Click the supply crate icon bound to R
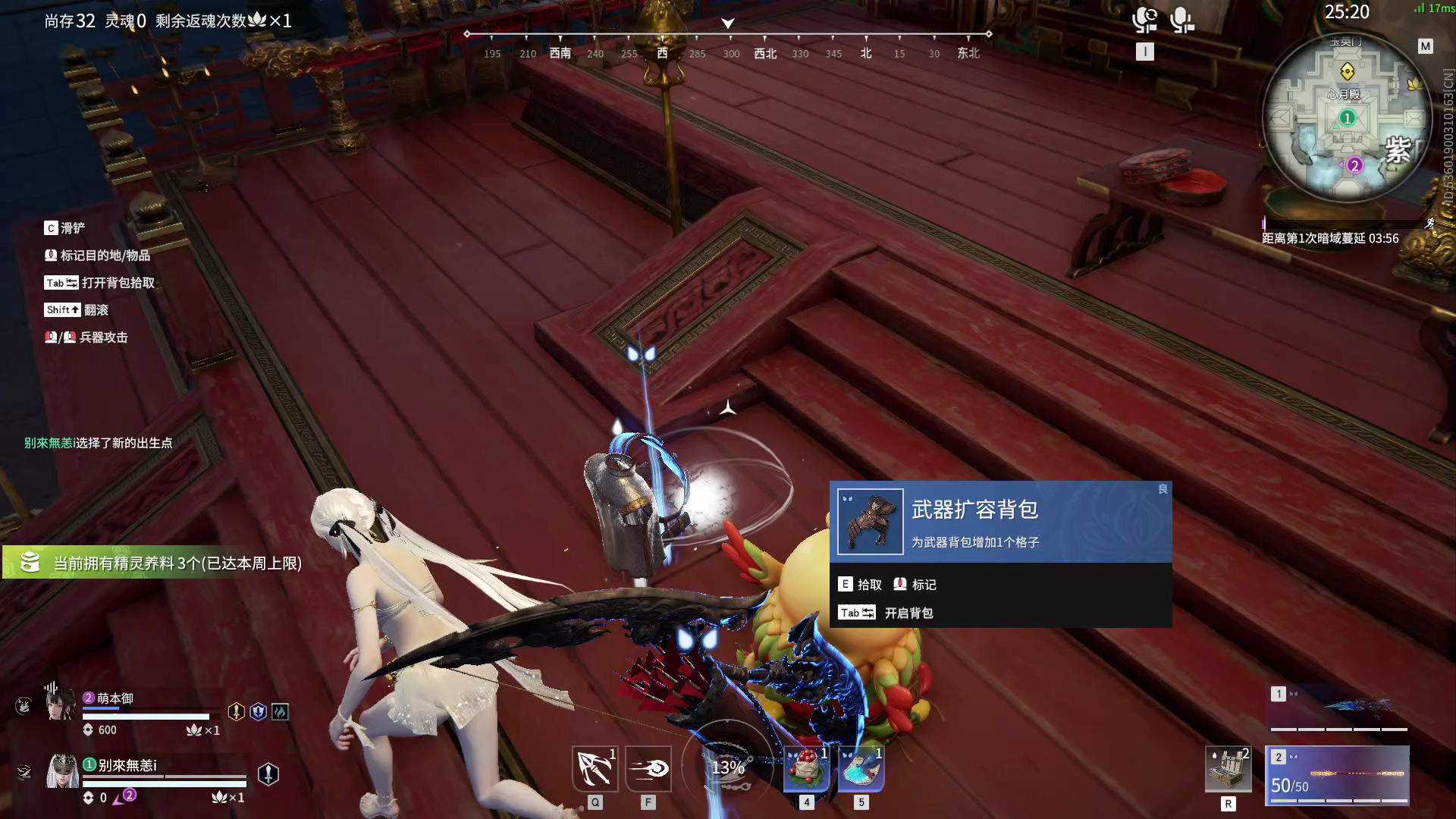Screen dimensions: 1456x819 coord(1229,768)
